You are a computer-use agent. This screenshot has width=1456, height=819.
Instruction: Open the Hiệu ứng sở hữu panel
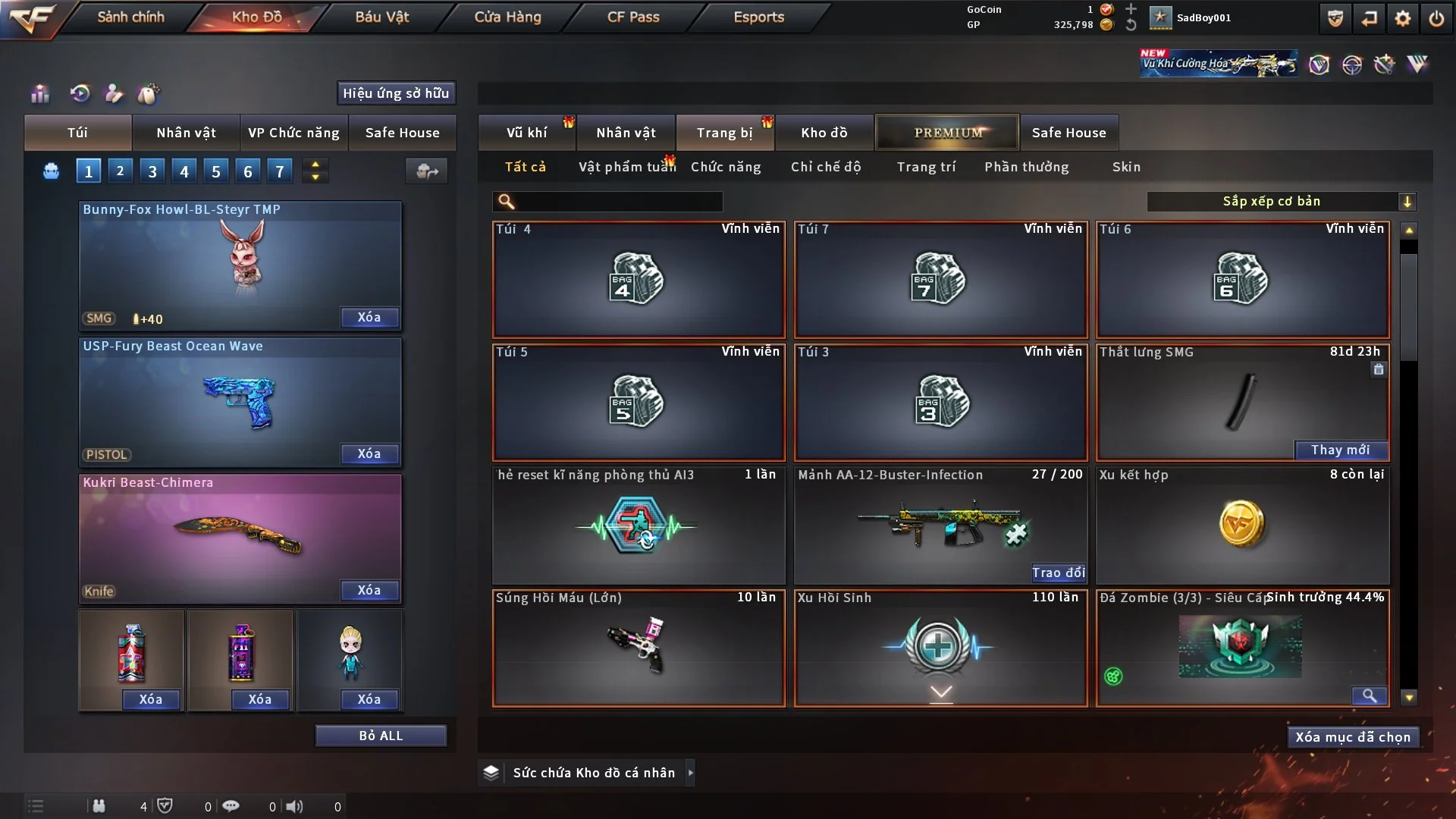[x=396, y=93]
